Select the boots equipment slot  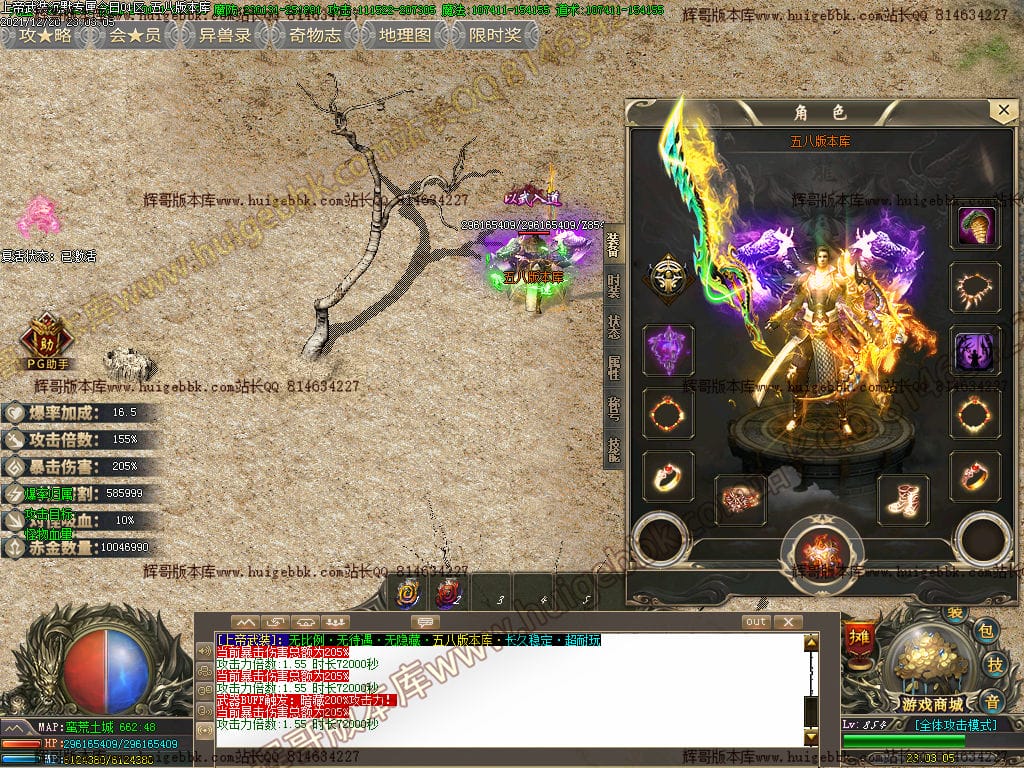[903, 499]
